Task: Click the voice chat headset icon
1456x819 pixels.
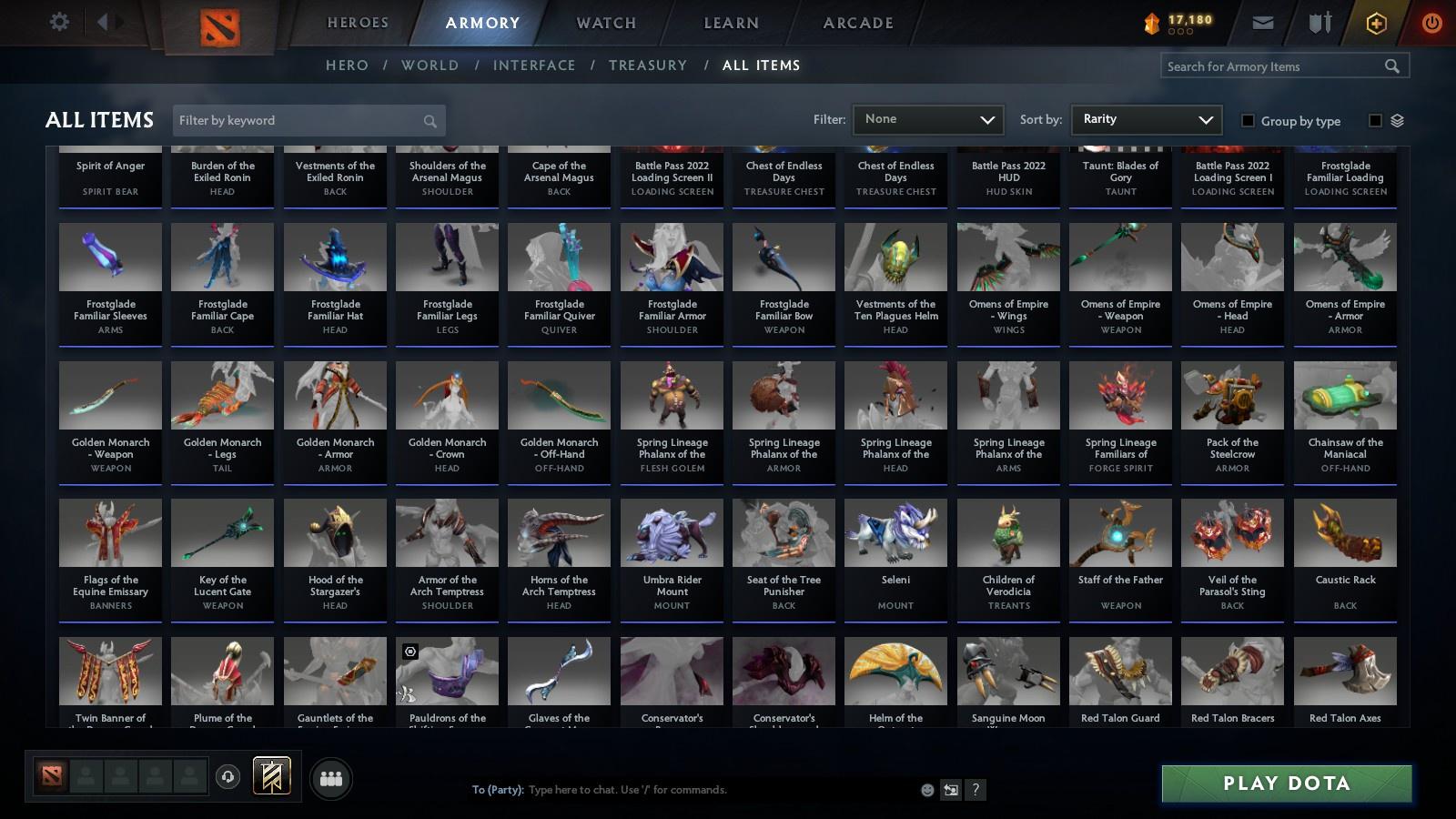Action: click(227, 778)
